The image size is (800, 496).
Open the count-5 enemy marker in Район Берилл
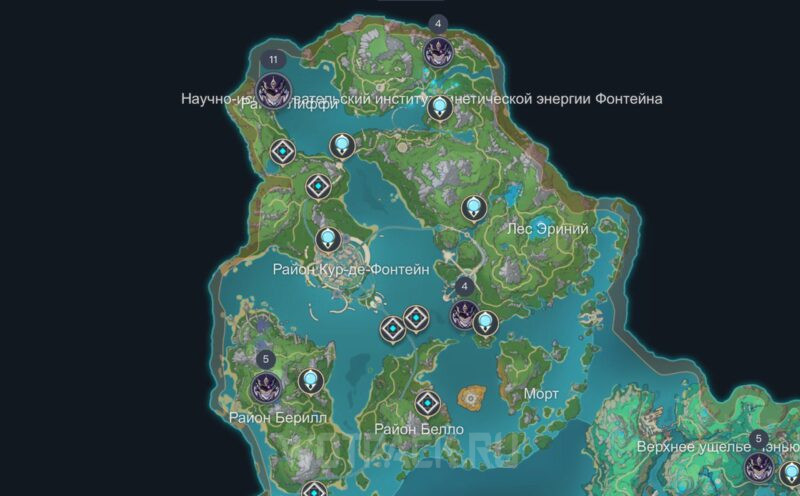point(266,384)
